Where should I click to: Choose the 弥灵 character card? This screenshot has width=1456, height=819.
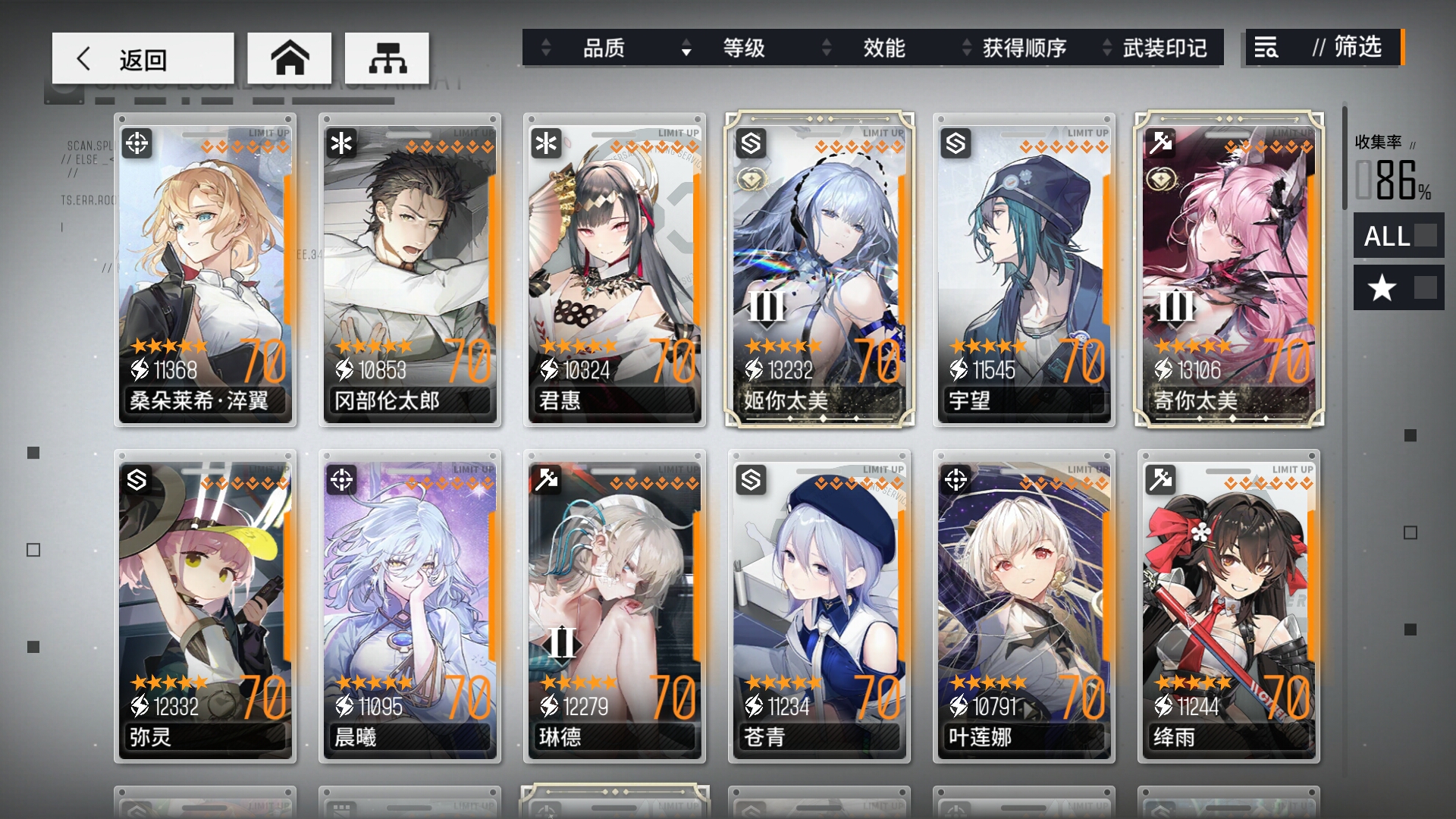click(205, 607)
